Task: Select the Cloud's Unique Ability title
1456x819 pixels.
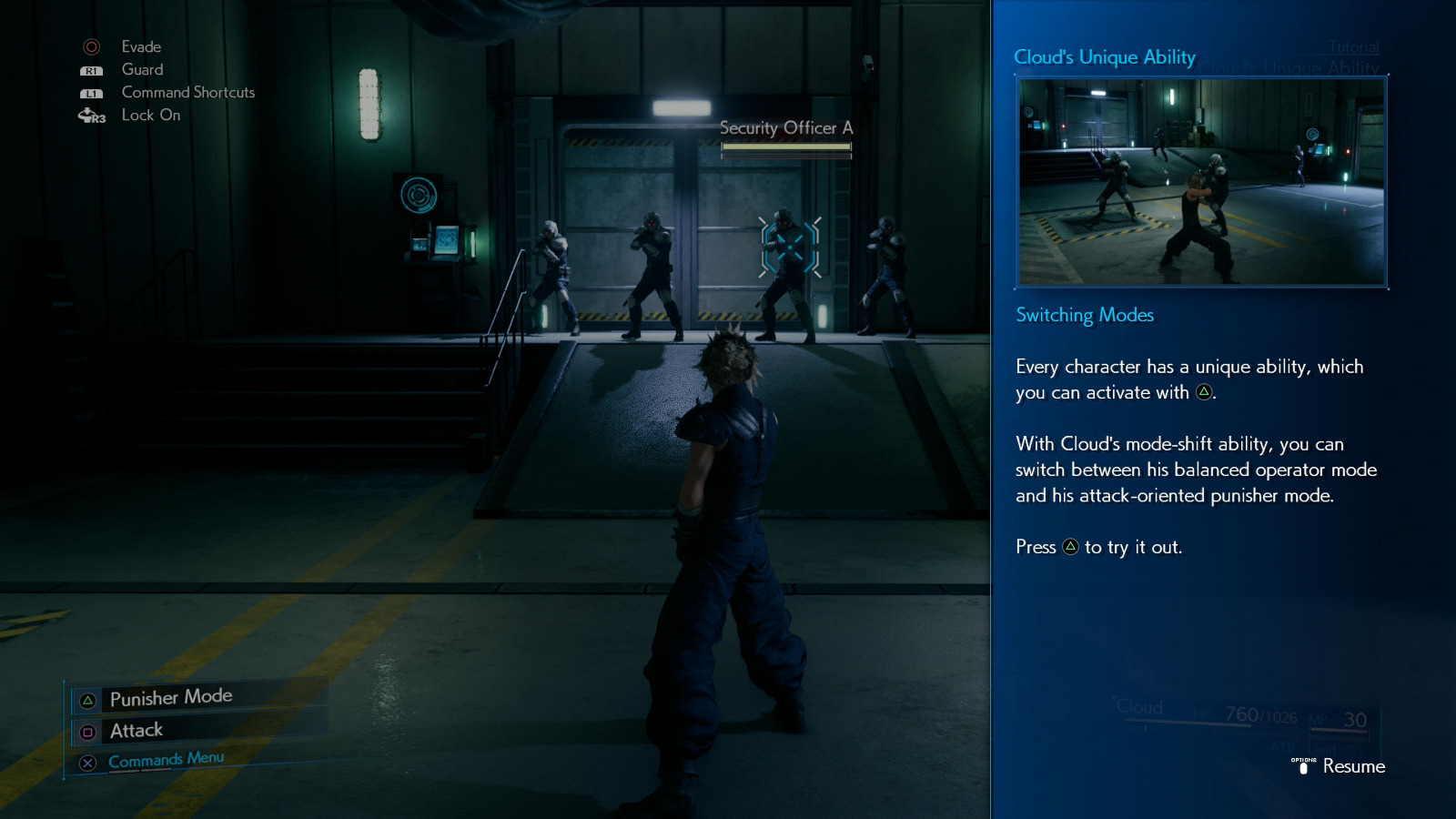Action: (x=1104, y=56)
